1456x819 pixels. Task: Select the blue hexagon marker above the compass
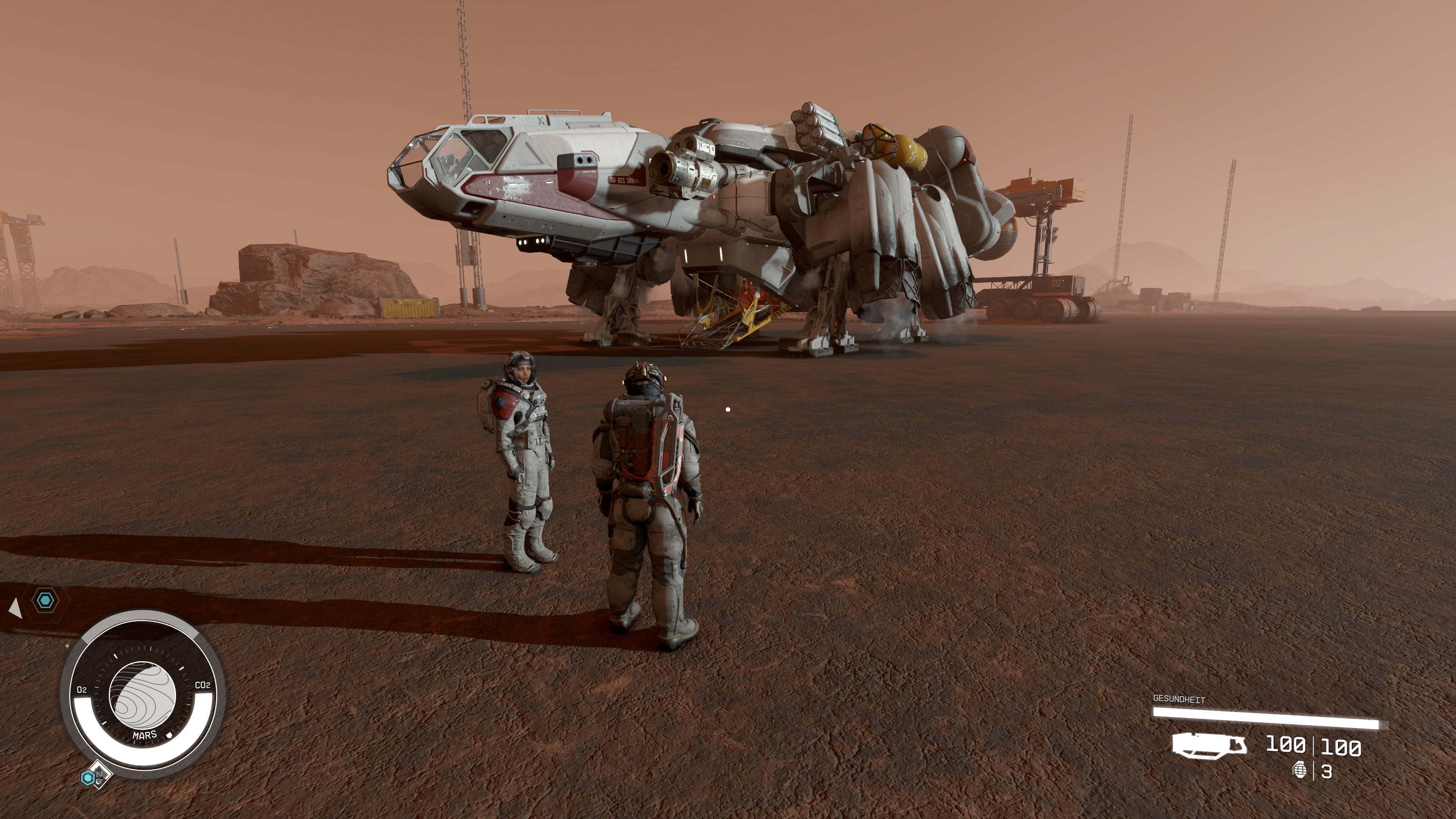click(45, 600)
